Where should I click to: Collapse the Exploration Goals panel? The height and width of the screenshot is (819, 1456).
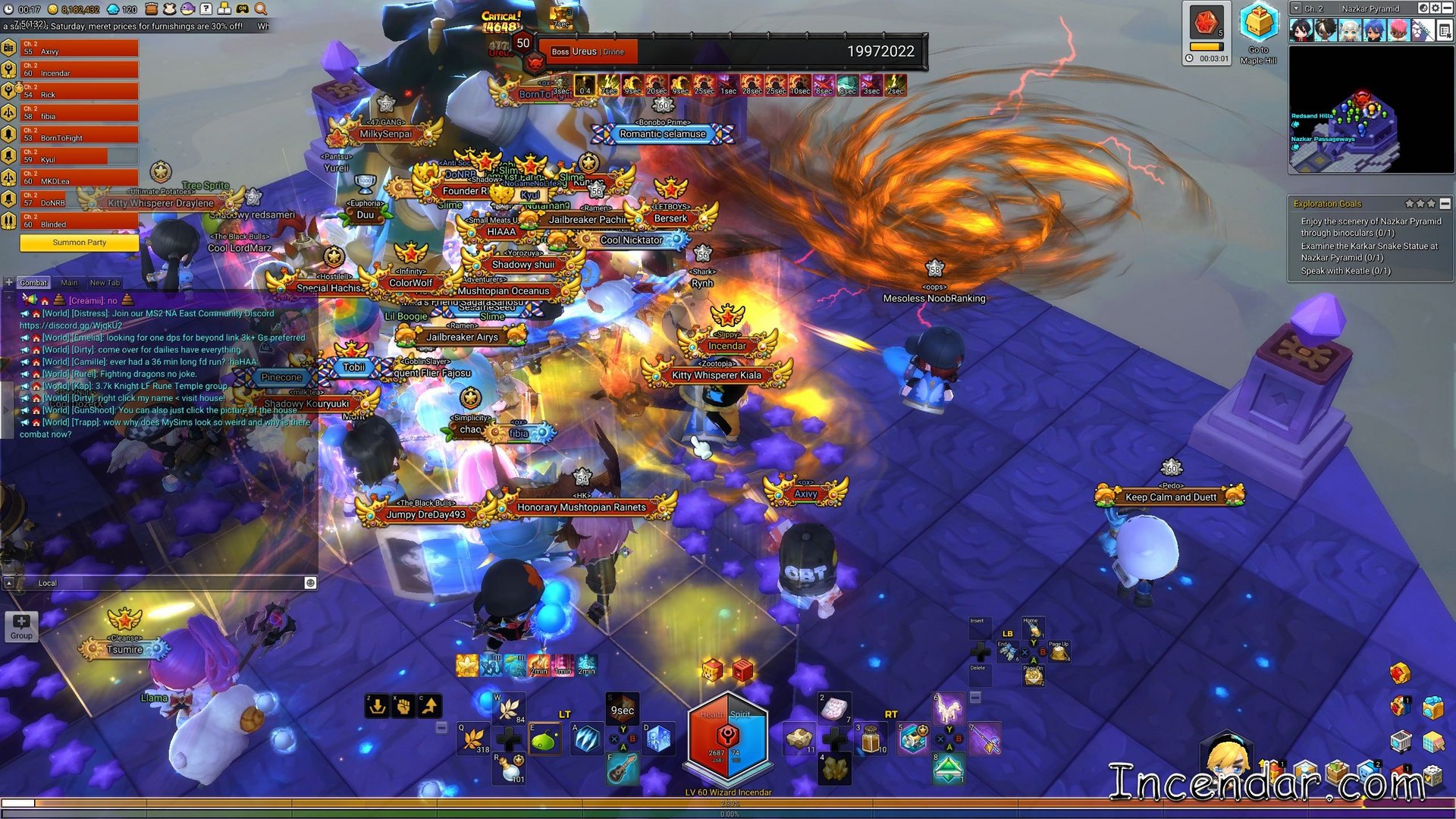tap(1445, 203)
